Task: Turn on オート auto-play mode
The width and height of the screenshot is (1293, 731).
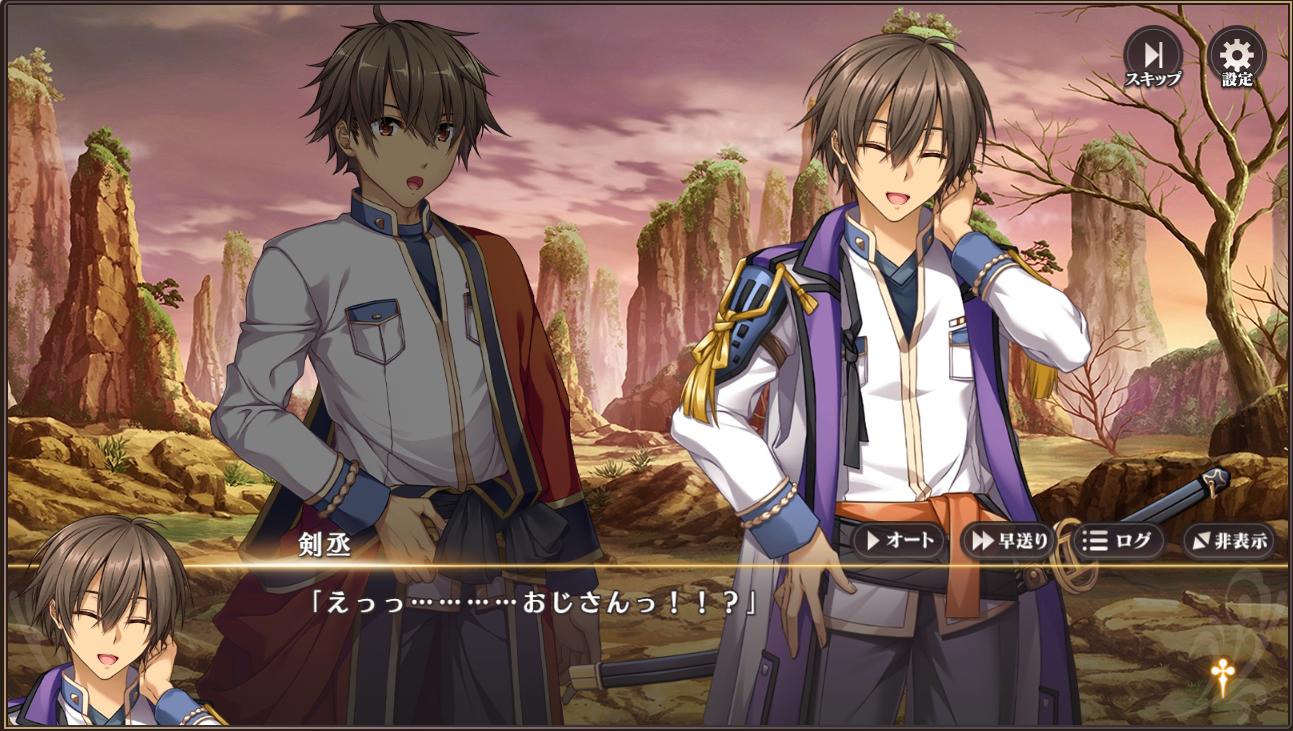Action: point(899,541)
